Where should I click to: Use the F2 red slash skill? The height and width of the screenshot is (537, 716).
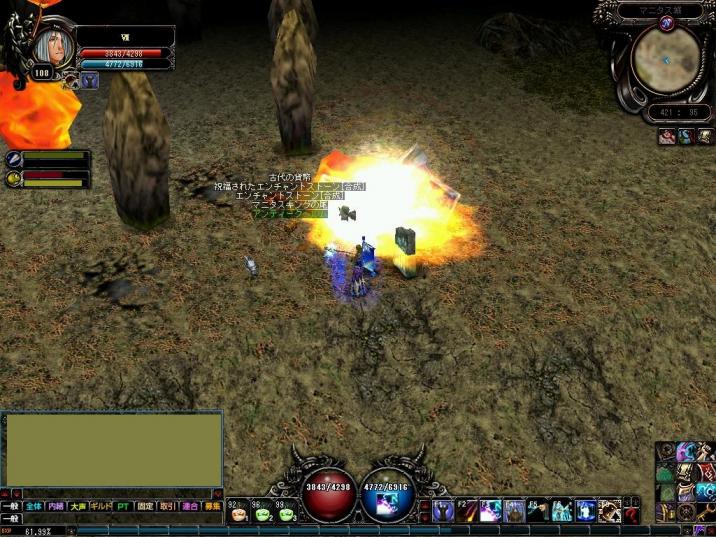pyautogui.click(x=467, y=511)
